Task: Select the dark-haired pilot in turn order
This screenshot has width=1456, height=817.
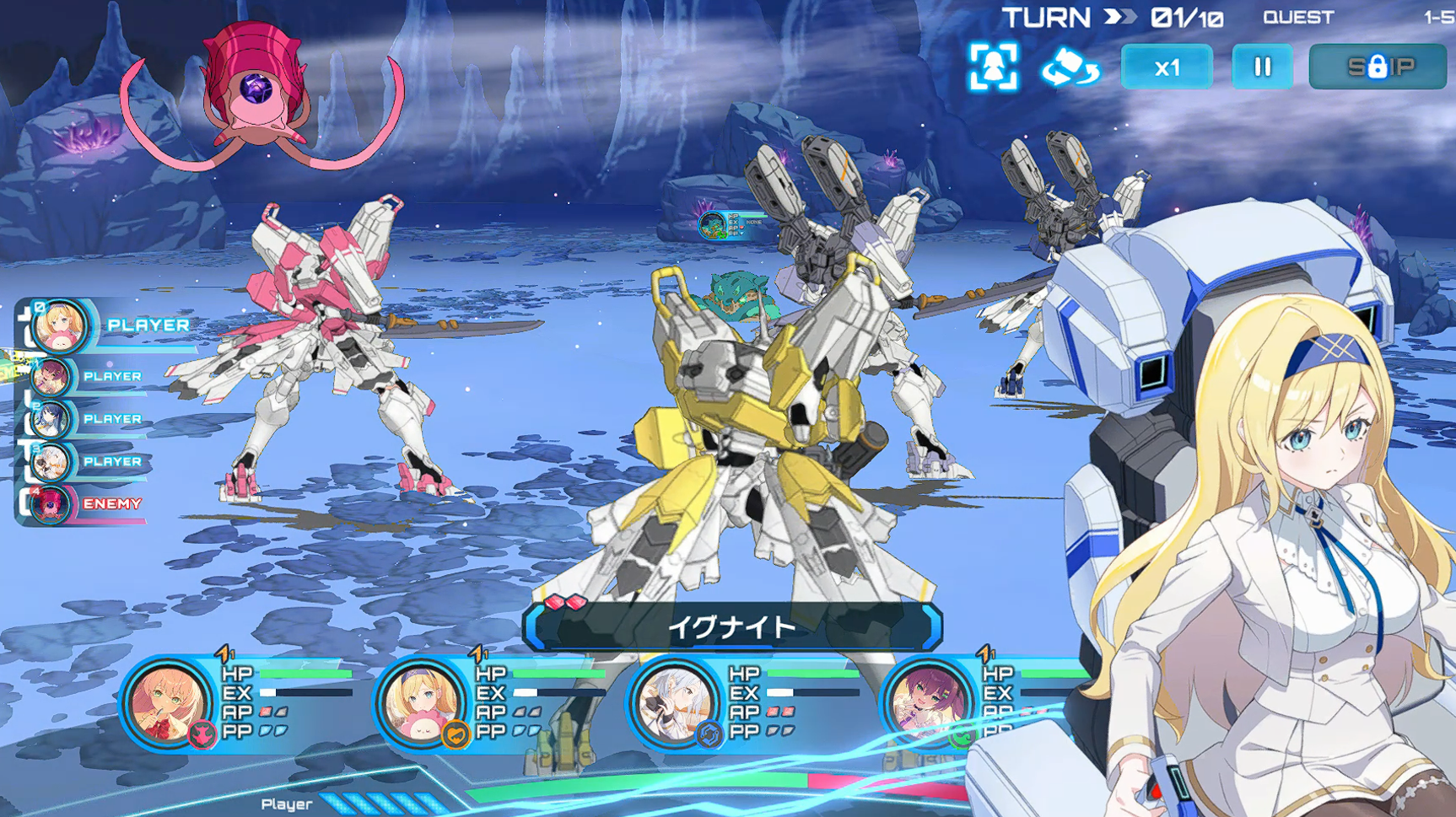Action: [52, 419]
